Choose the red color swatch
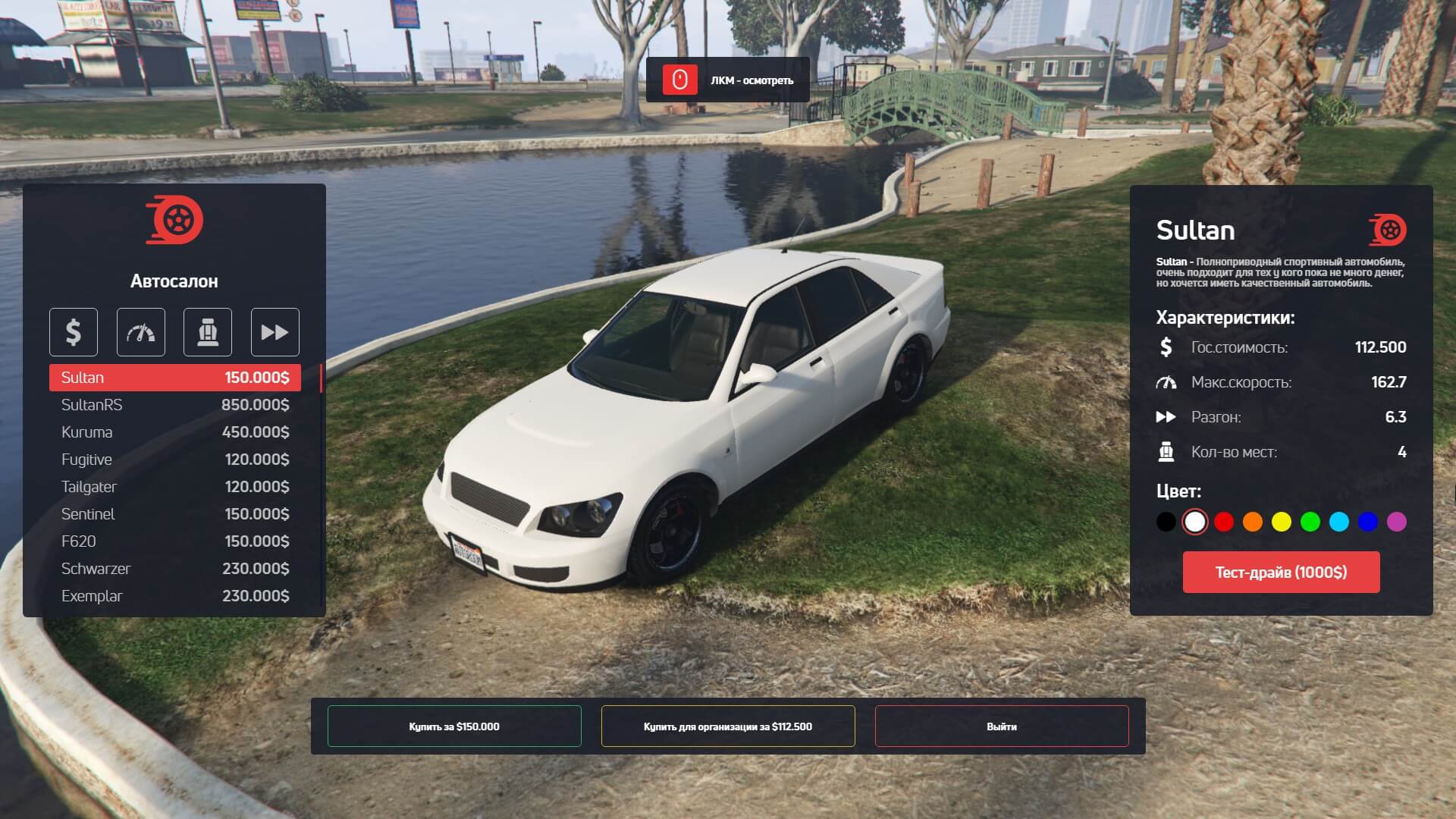Image resolution: width=1456 pixels, height=819 pixels. (1224, 522)
